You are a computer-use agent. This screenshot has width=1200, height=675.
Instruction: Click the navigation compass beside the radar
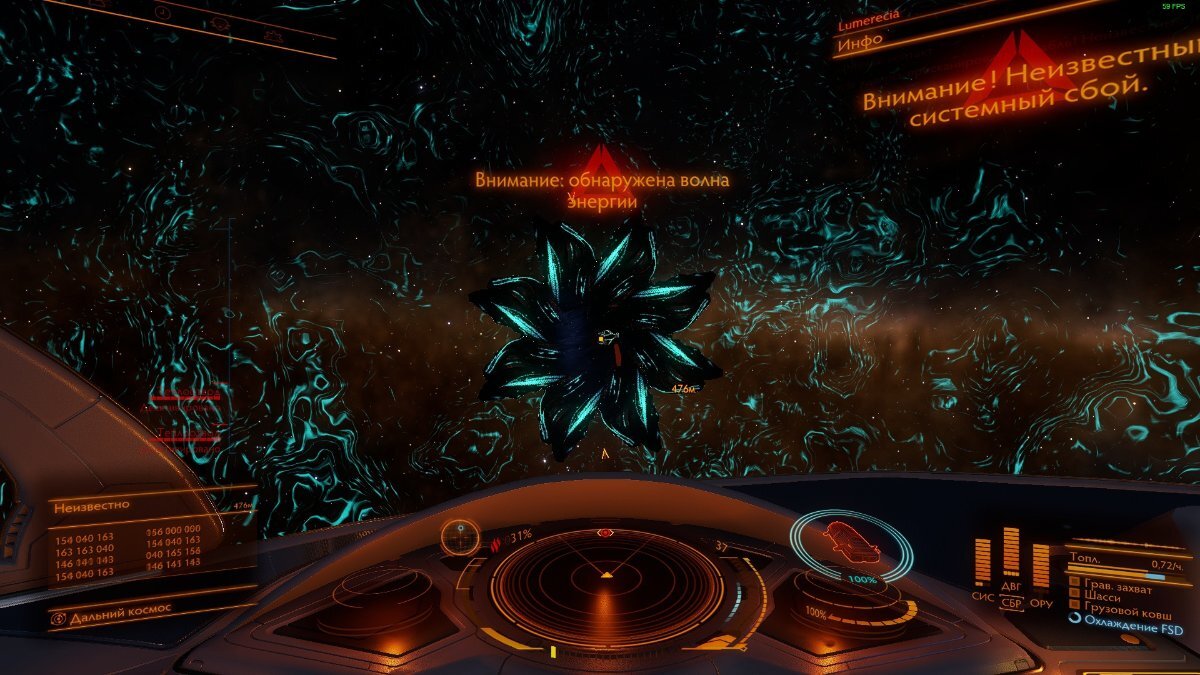tap(461, 537)
